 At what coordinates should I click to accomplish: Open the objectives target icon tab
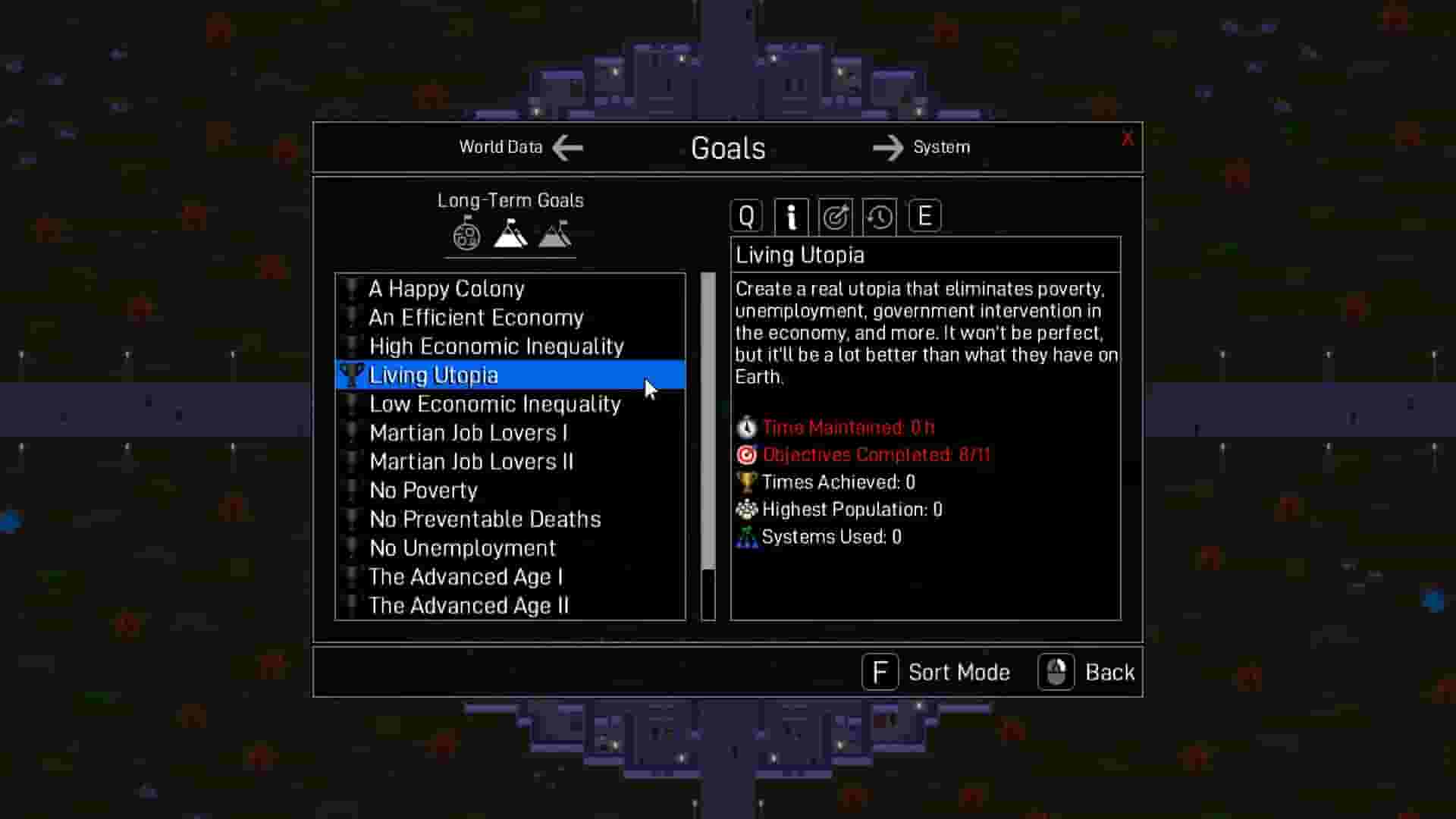(x=835, y=215)
